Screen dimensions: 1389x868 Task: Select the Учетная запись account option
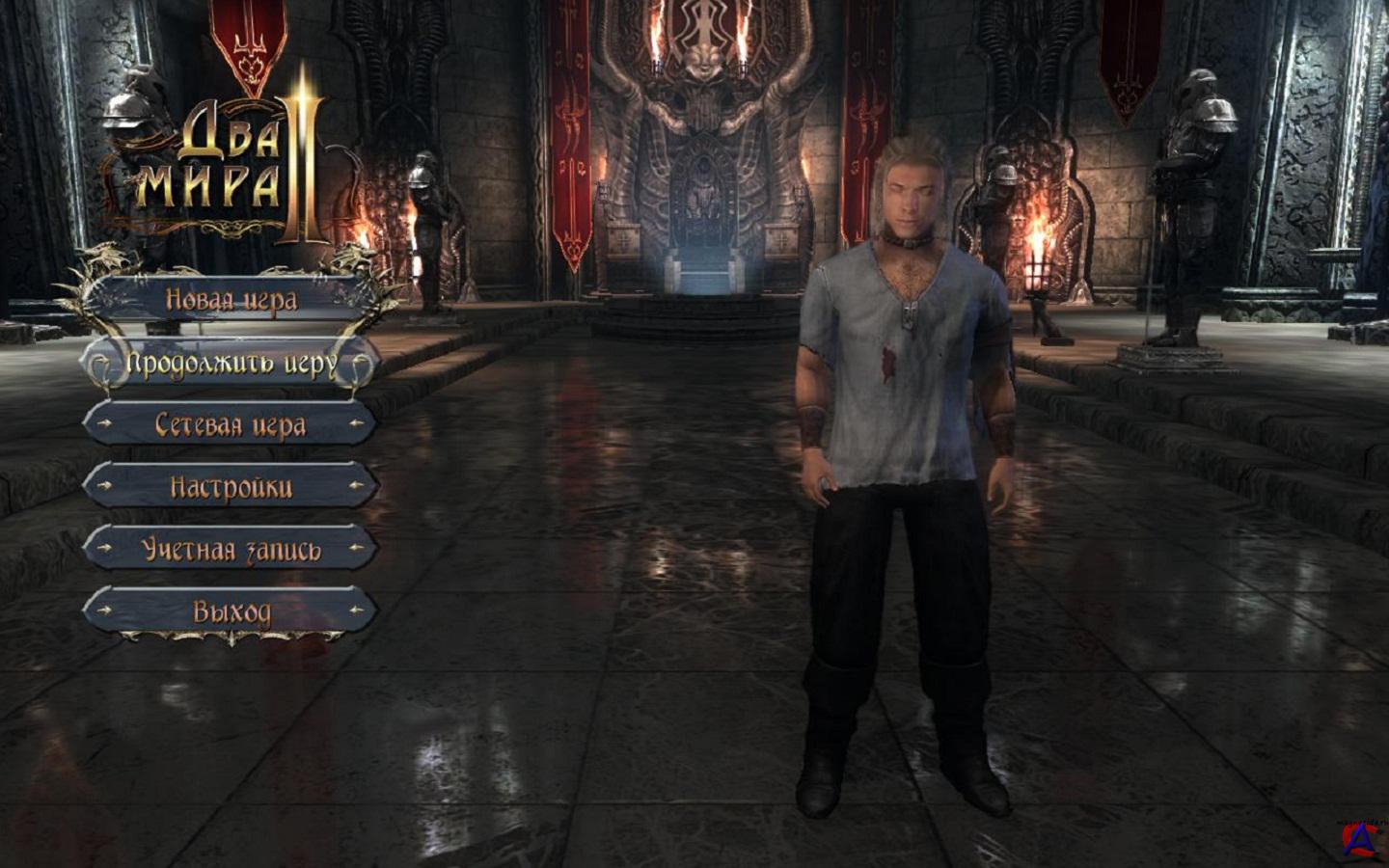(230, 549)
